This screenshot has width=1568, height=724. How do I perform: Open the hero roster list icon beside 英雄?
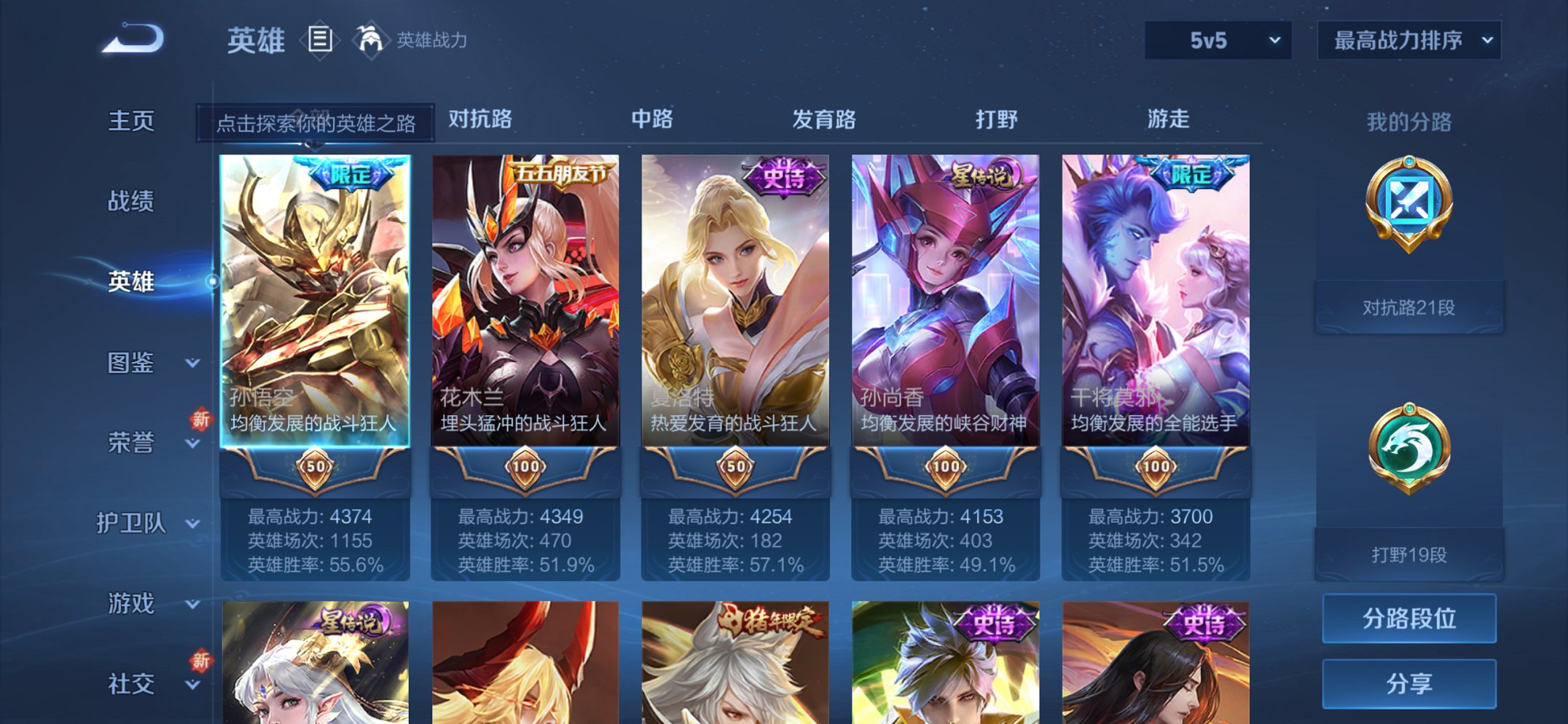click(x=321, y=39)
